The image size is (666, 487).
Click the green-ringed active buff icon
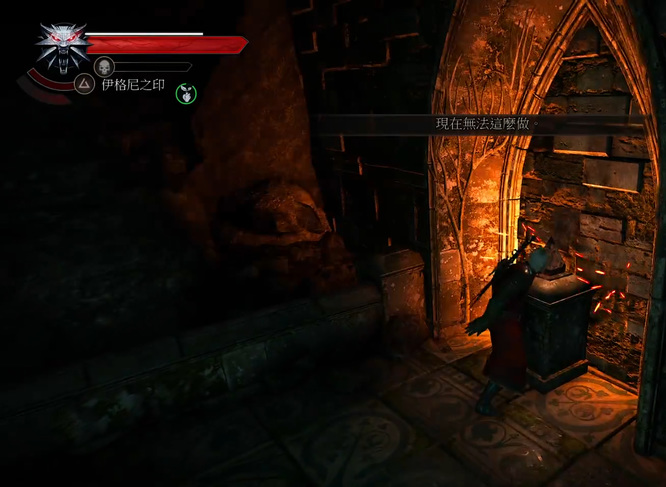click(186, 93)
